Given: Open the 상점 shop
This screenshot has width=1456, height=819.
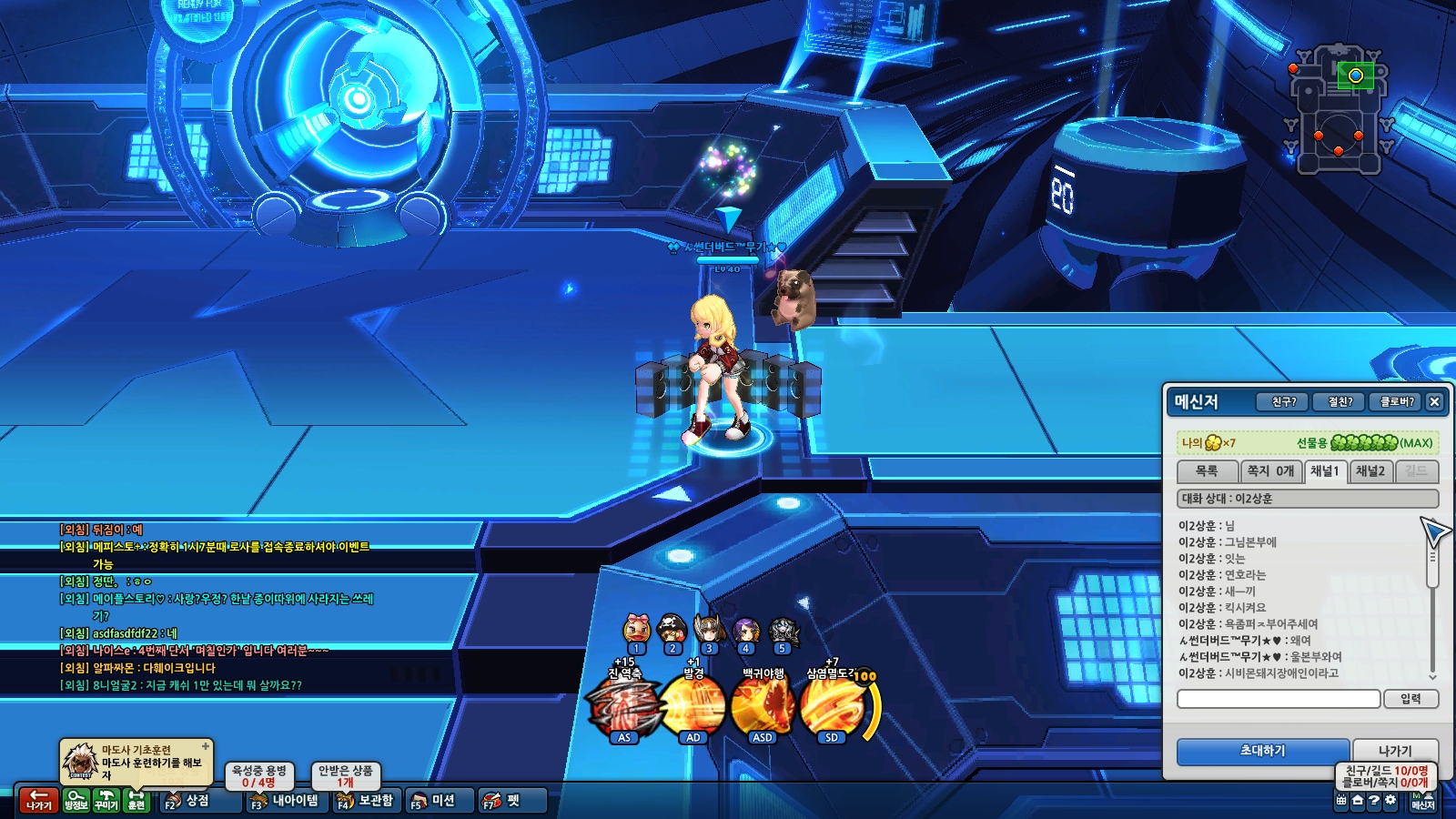Looking at the screenshot, I should 188,801.
